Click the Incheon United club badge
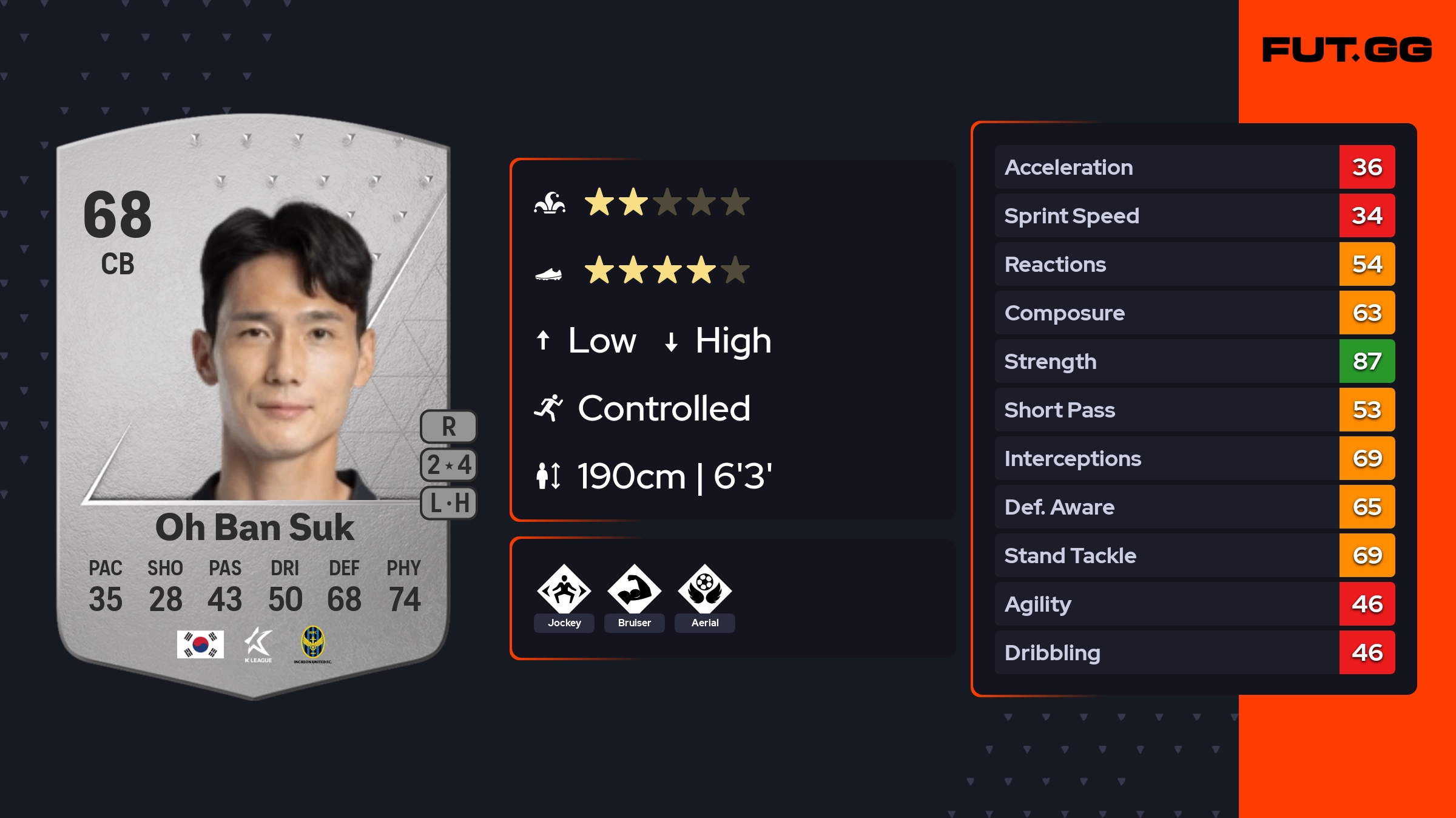Image resolution: width=1456 pixels, height=818 pixels. (x=313, y=644)
